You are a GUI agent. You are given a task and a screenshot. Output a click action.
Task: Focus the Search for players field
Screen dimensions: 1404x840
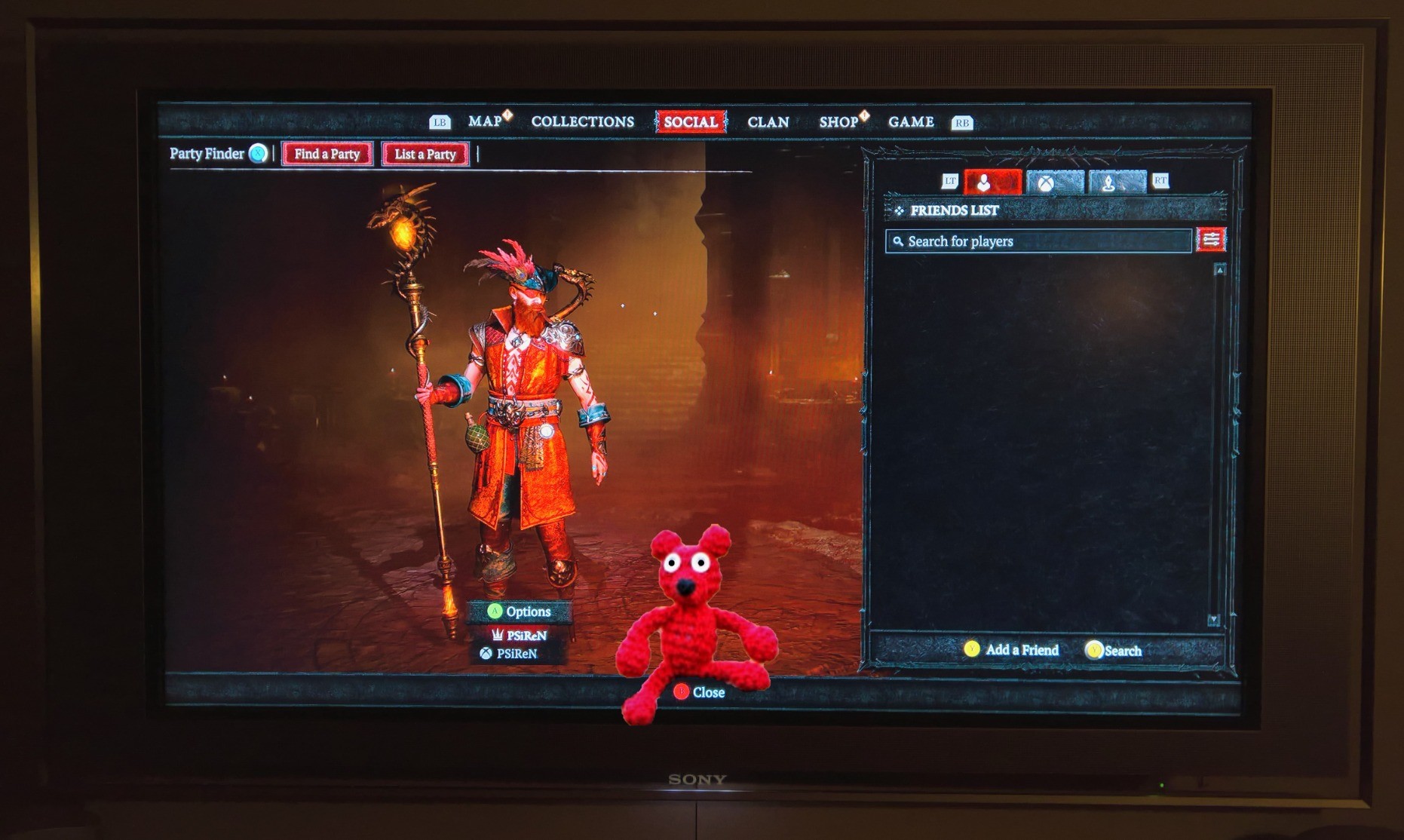click(1038, 241)
